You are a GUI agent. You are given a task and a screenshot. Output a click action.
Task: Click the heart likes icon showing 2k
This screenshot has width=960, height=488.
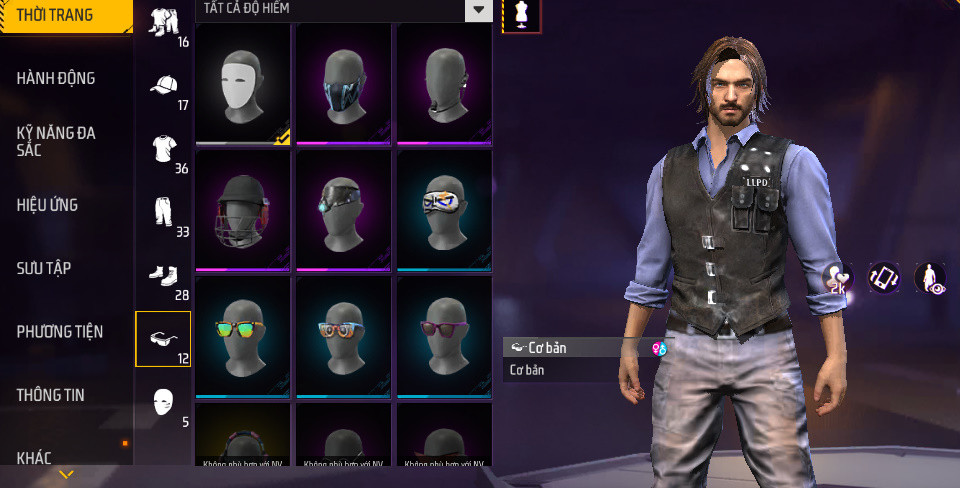pyautogui.click(x=837, y=279)
